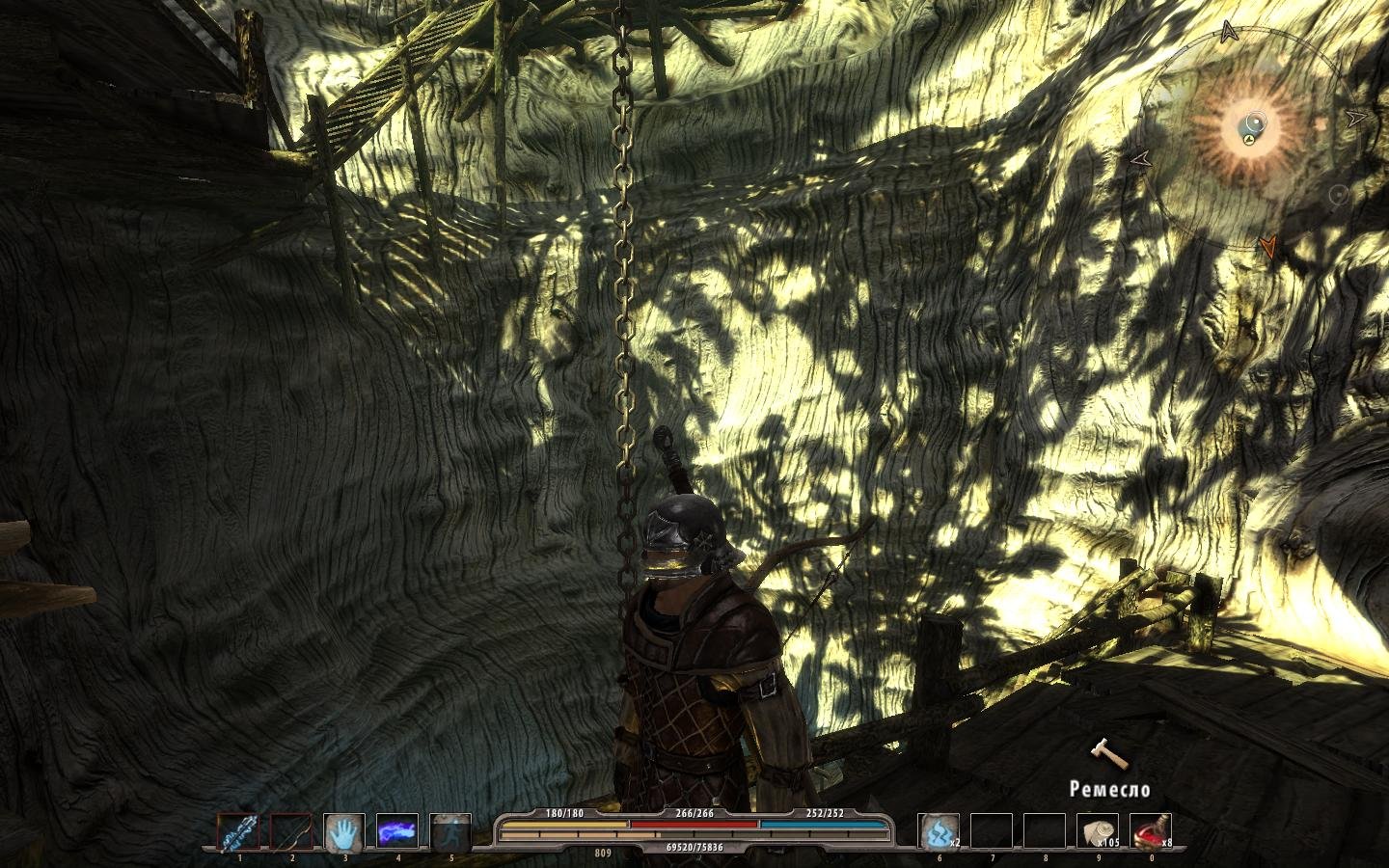Activate the blue hand spell
The image size is (1389, 868).
(x=343, y=831)
